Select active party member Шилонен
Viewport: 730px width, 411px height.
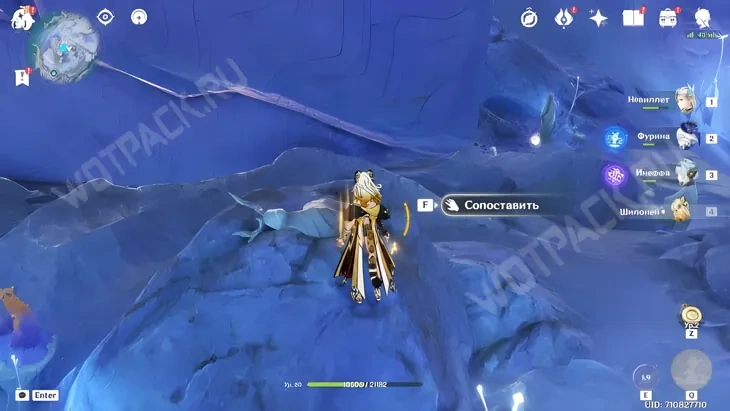pyautogui.click(x=681, y=210)
